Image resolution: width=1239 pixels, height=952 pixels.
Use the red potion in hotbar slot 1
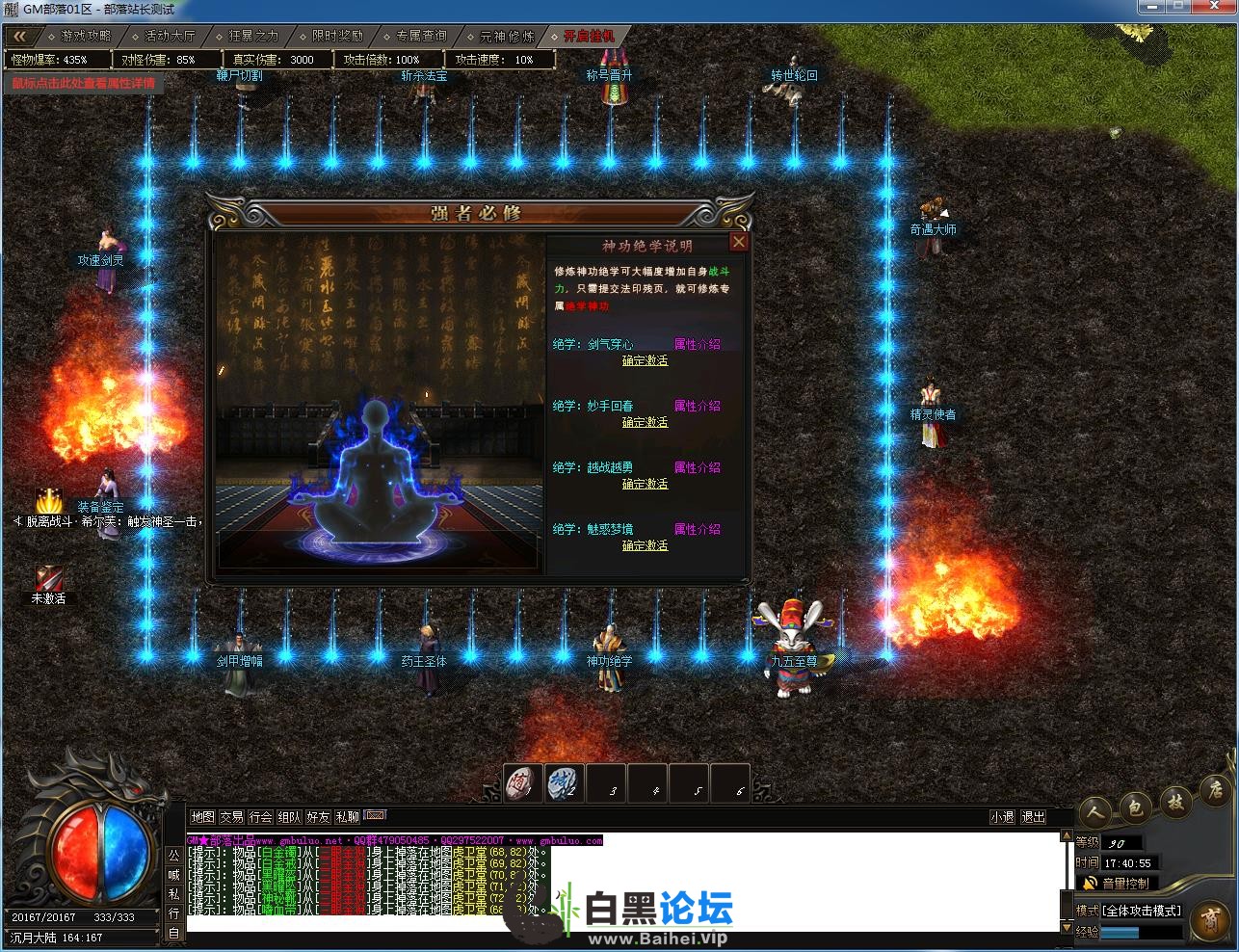523,782
